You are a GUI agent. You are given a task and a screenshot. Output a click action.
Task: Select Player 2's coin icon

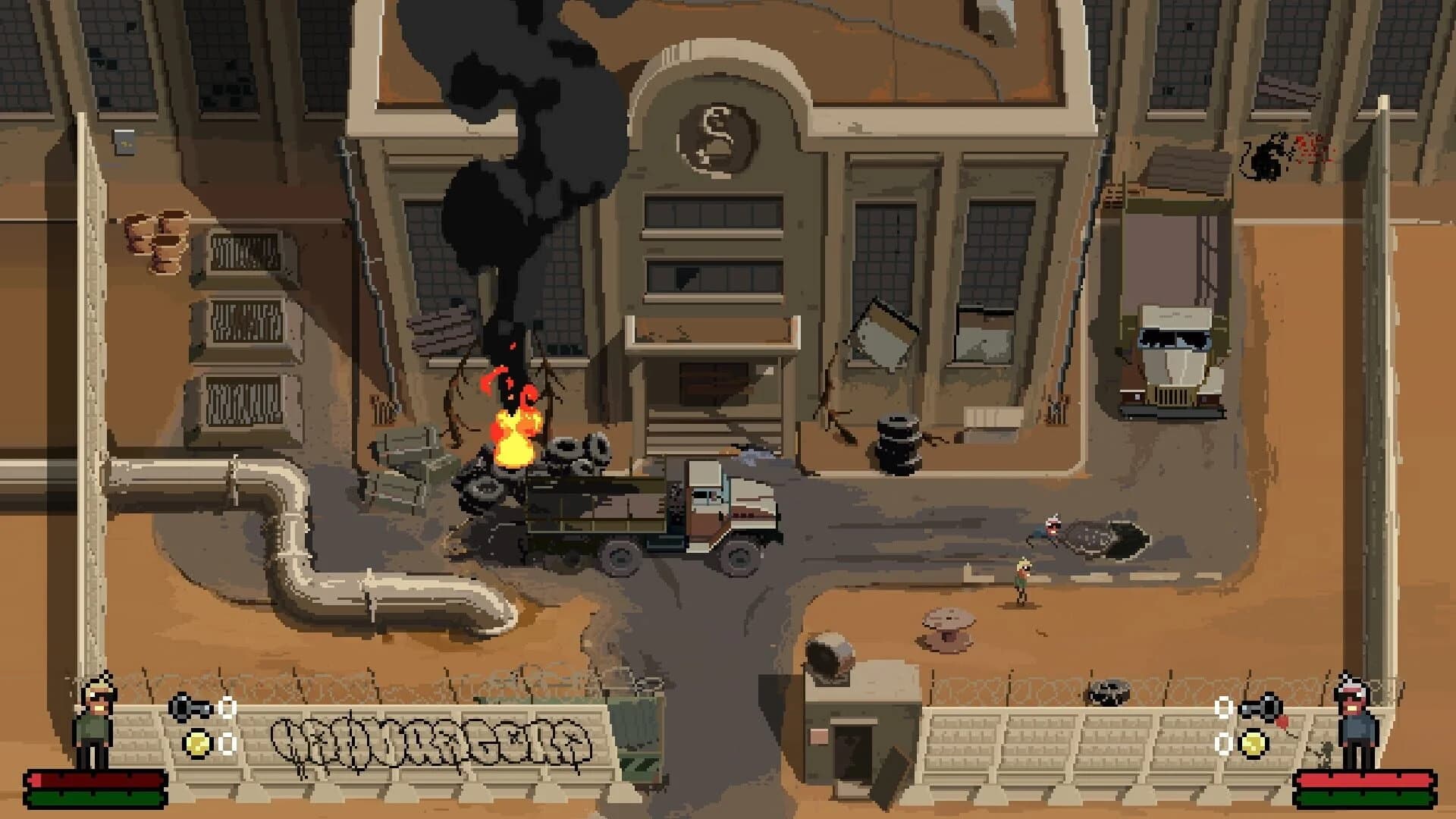(1254, 744)
